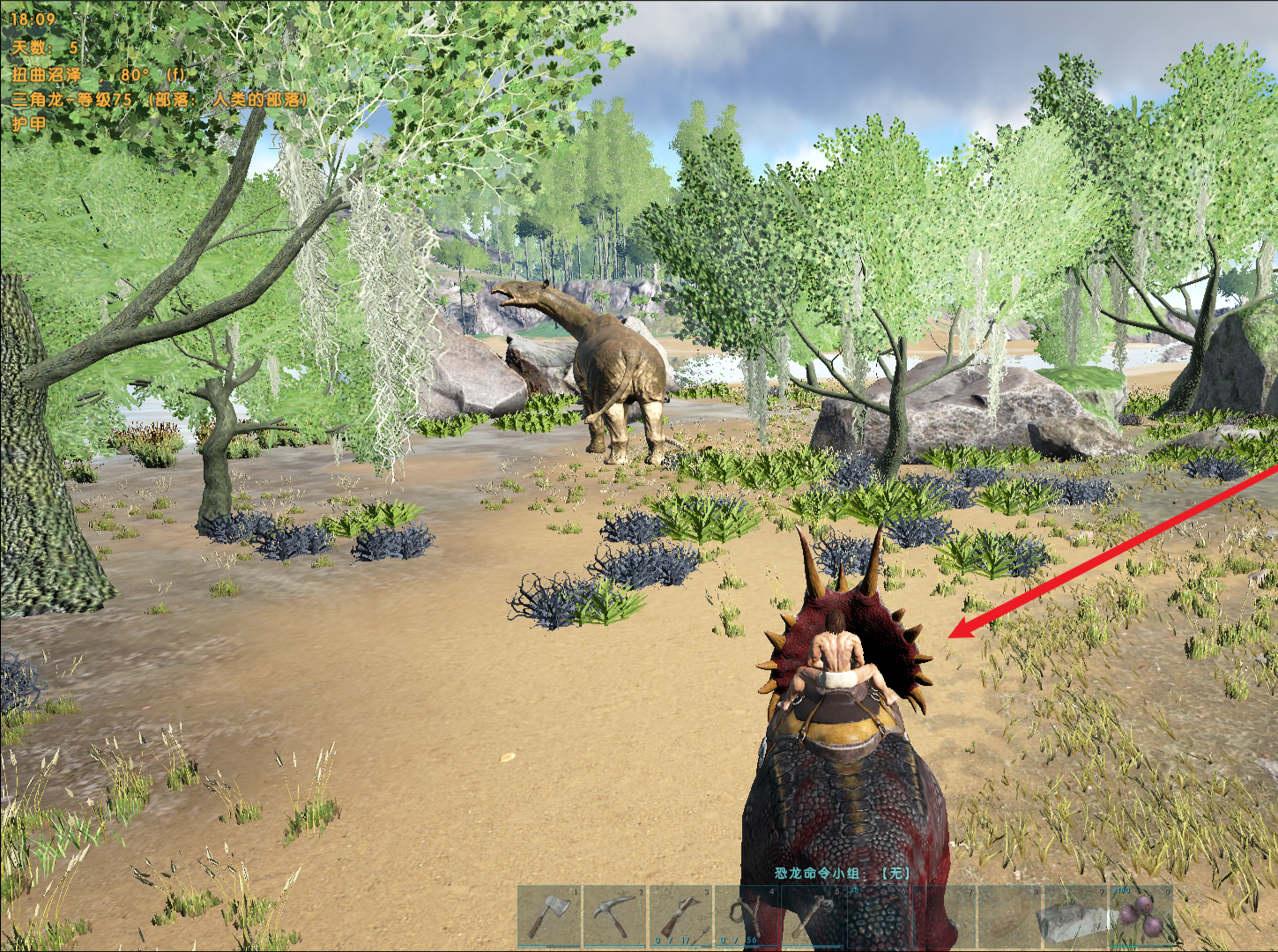The image size is (1278, 952).
Task: Use the purple berries stack of 100
Action: click(x=1142, y=916)
